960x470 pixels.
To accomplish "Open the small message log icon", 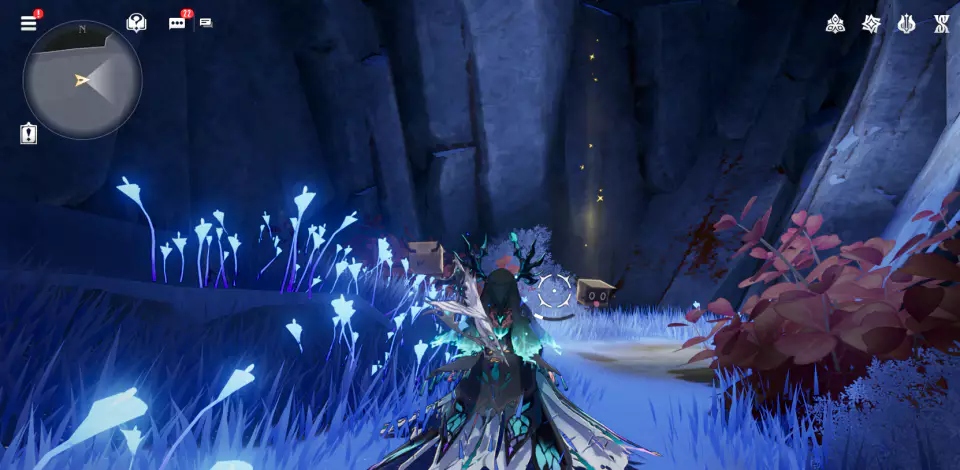I will click(x=206, y=23).
